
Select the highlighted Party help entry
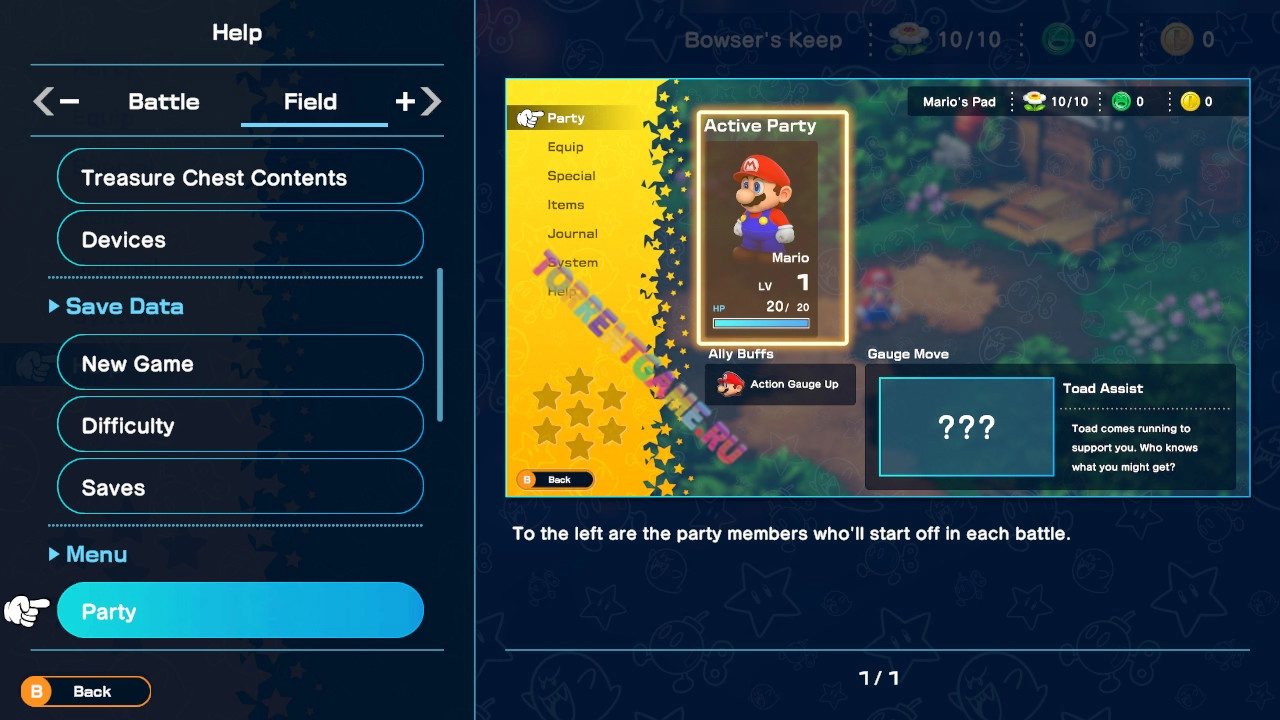coord(240,611)
